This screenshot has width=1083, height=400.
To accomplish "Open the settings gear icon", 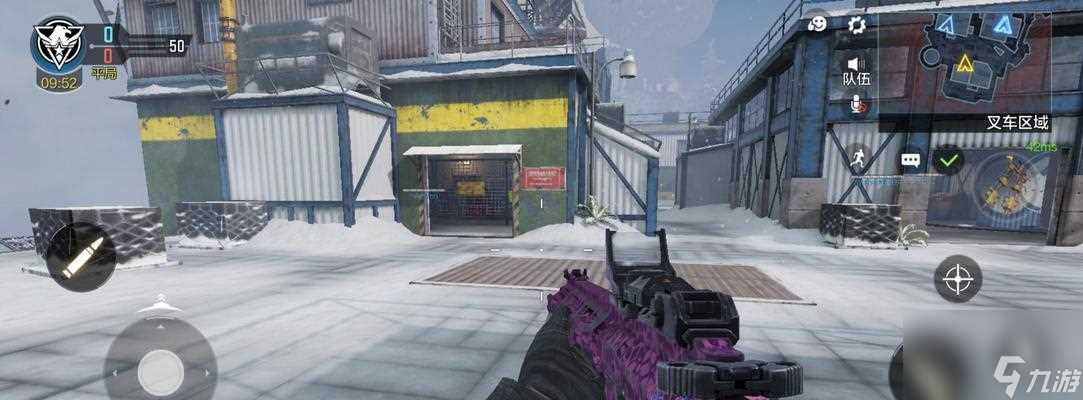I will pyautogui.click(x=856, y=25).
